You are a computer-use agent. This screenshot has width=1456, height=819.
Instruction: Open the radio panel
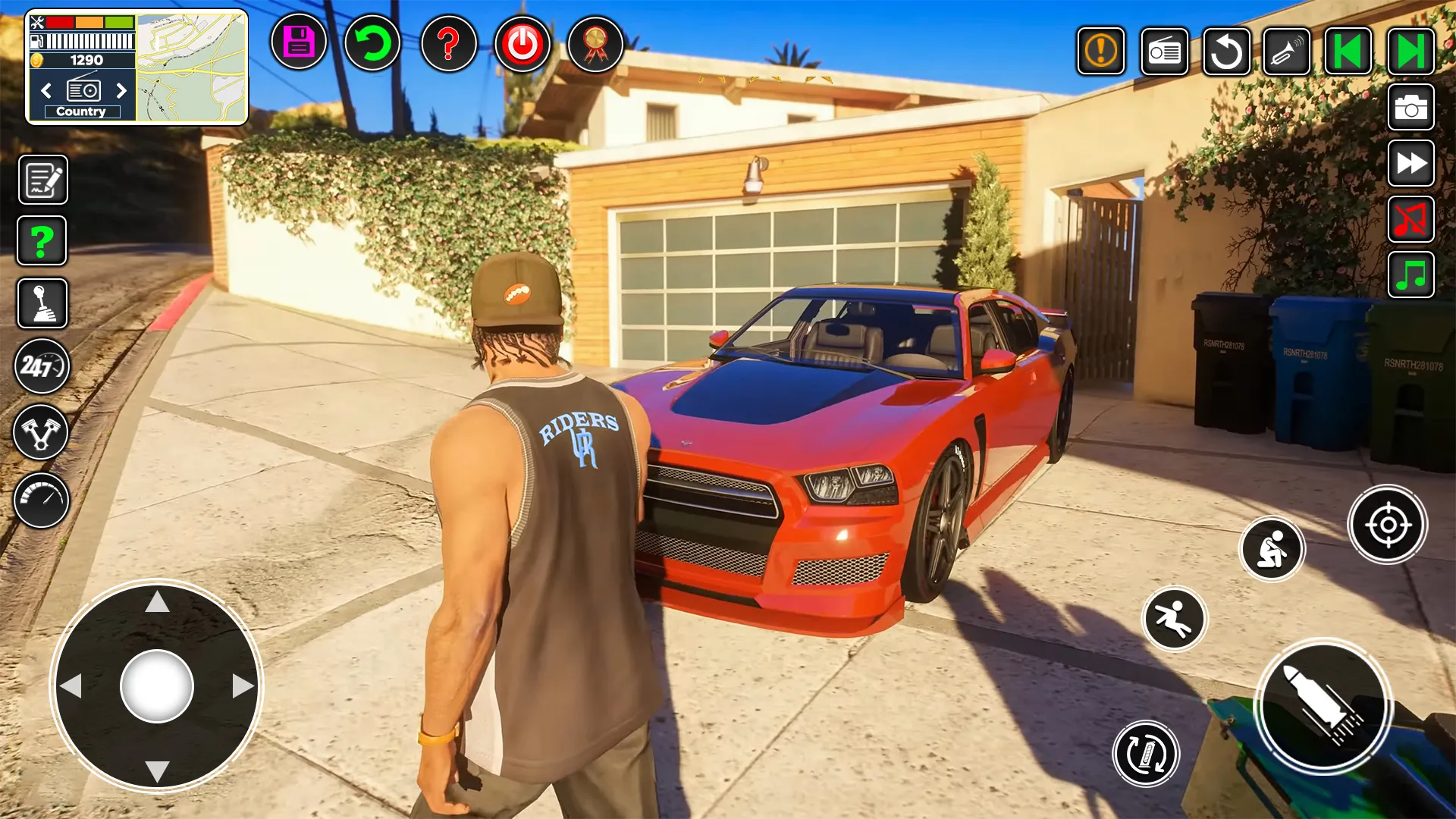(1165, 52)
